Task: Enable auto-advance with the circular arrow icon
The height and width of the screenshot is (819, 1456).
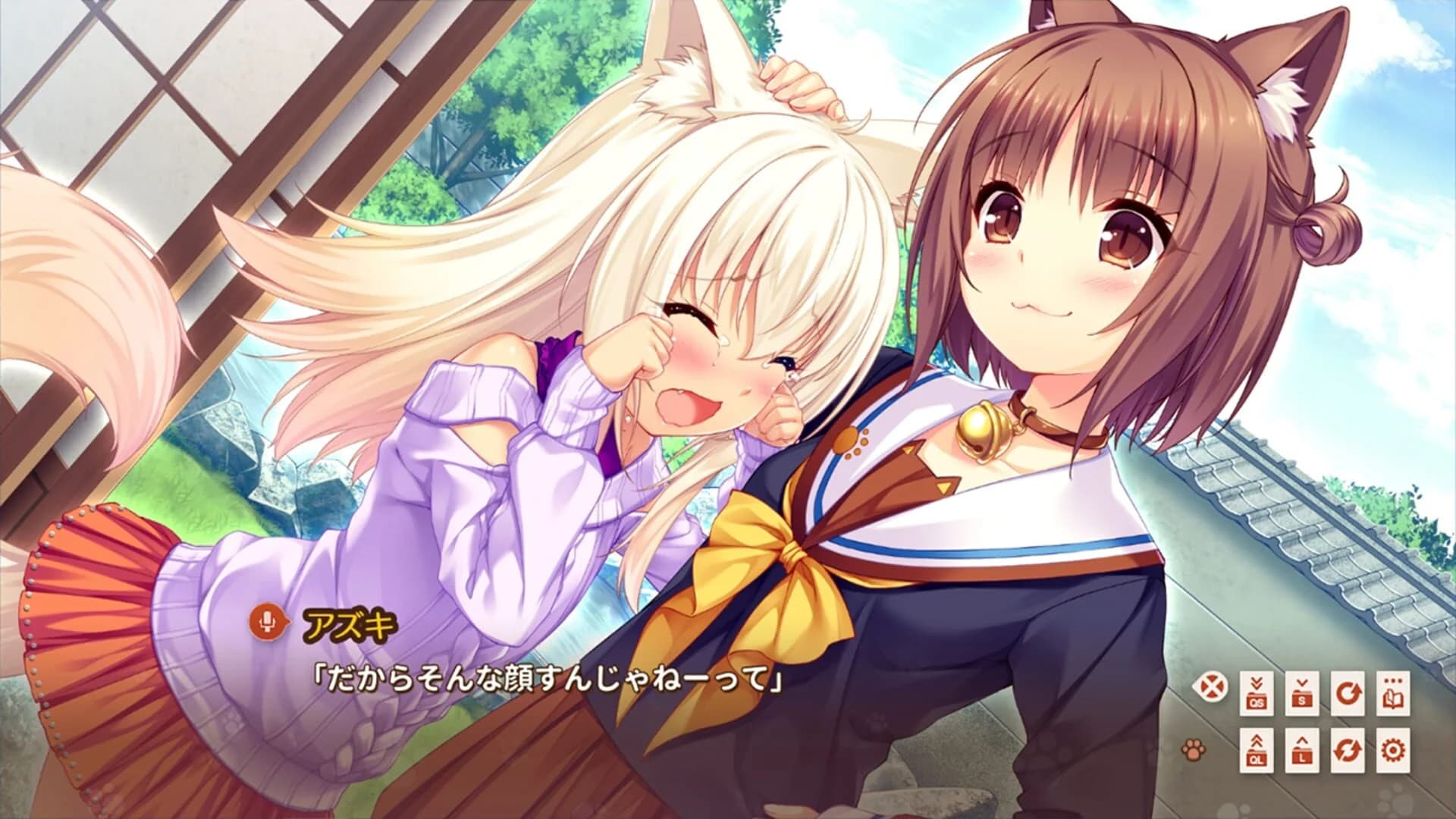Action: 1349,693
